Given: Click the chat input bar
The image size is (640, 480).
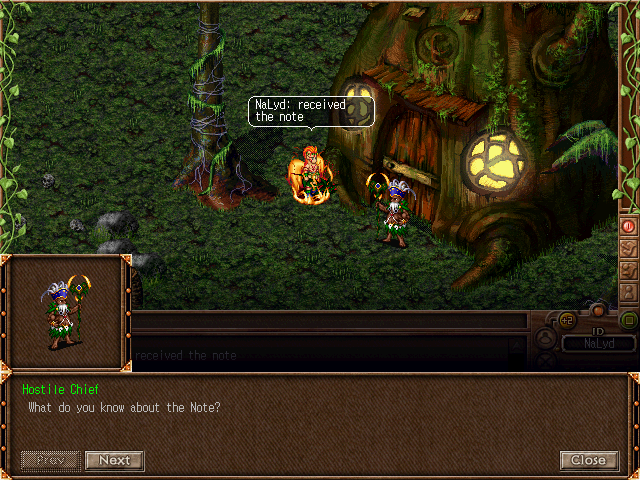Looking at the screenshot, I should pos(330,321).
